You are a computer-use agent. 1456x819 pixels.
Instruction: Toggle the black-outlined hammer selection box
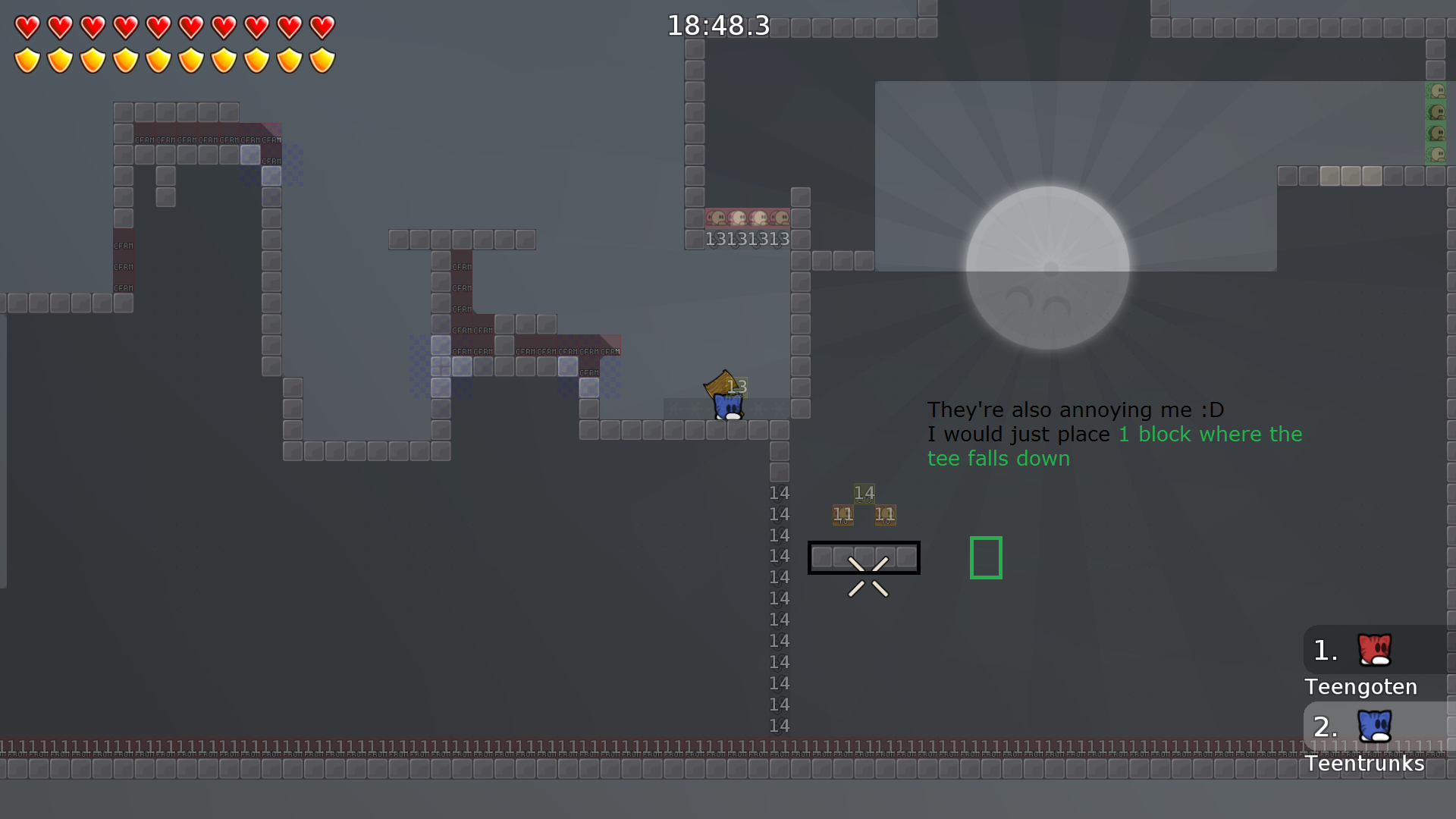click(864, 557)
